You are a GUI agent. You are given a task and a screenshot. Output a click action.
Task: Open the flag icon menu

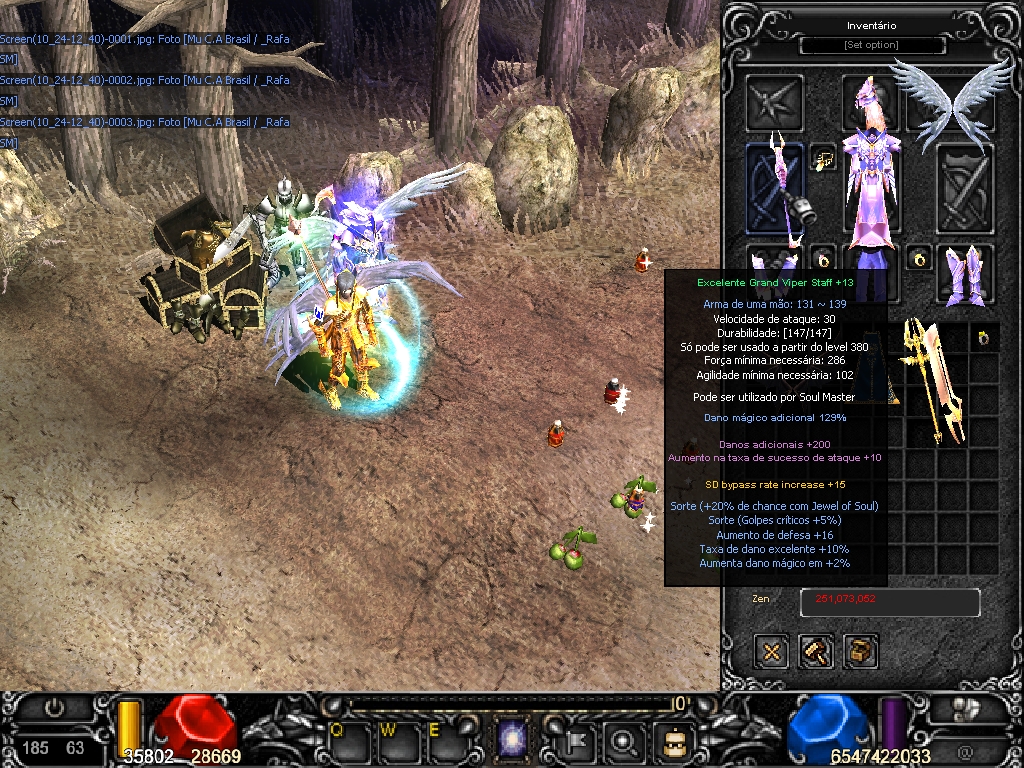coord(579,741)
